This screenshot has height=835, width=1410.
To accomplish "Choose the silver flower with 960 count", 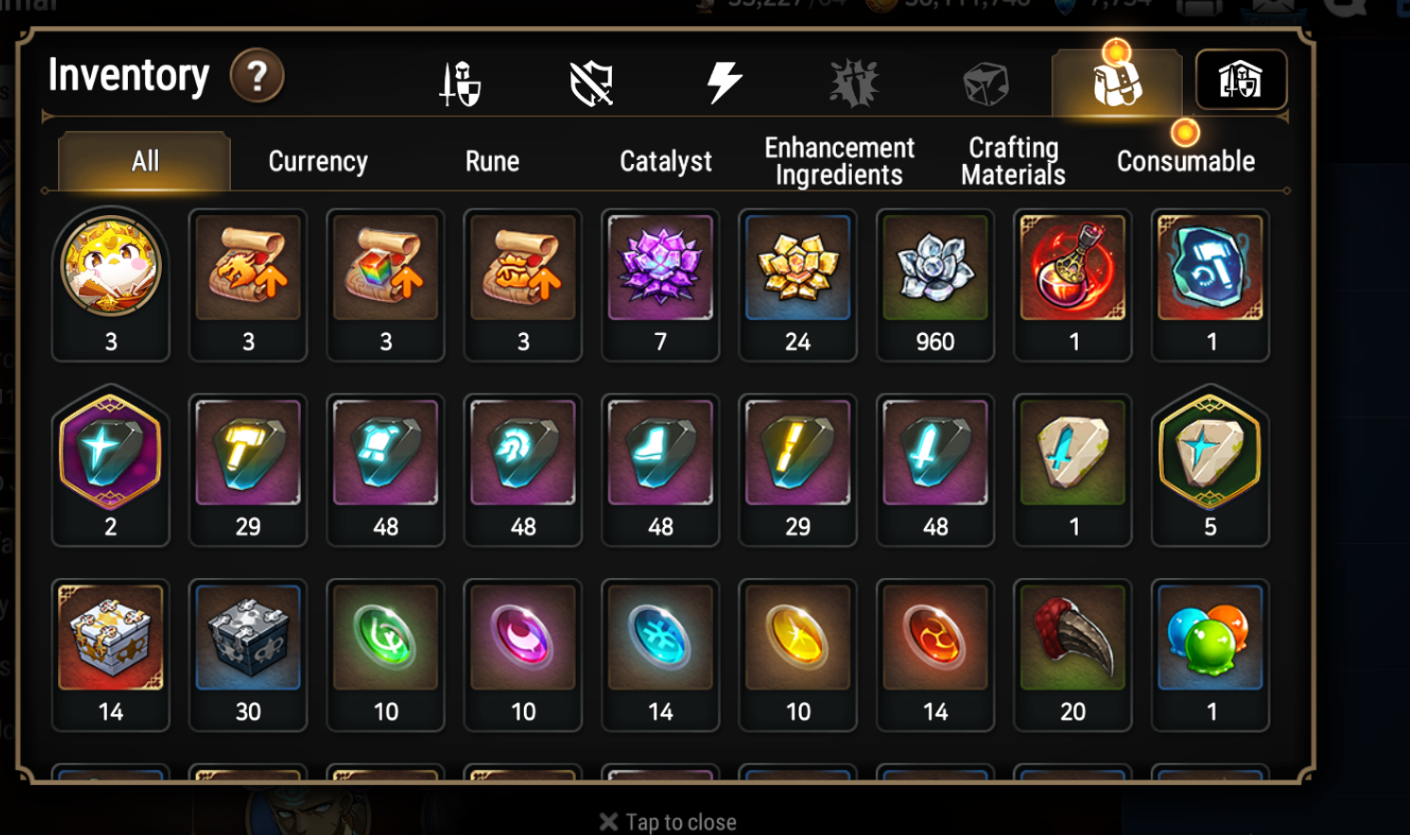I will point(935,269).
